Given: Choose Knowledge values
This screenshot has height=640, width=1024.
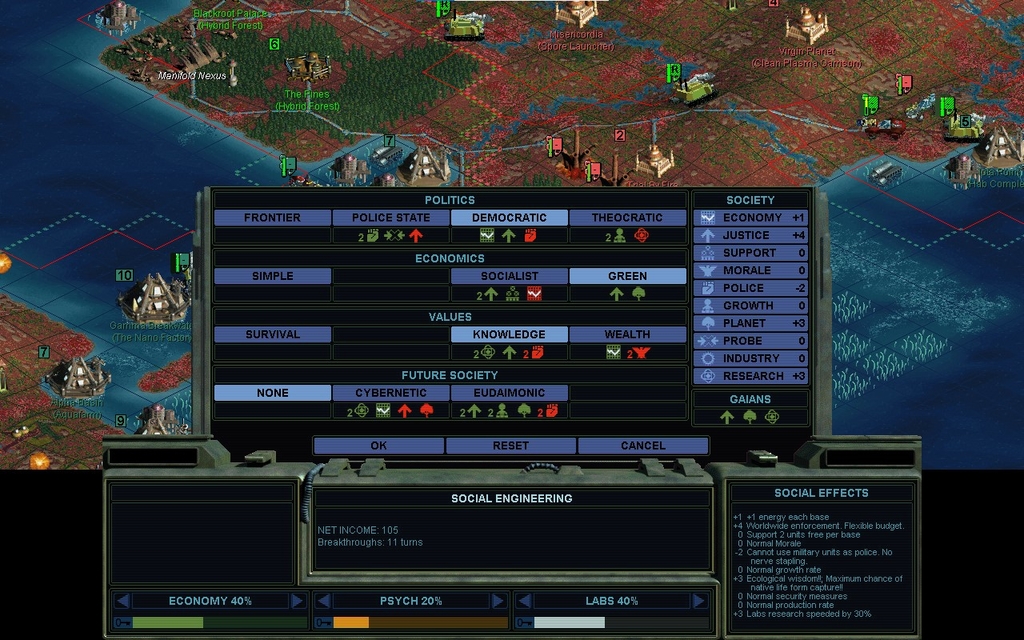Looking at the screenshot, I should click(509, 334).
